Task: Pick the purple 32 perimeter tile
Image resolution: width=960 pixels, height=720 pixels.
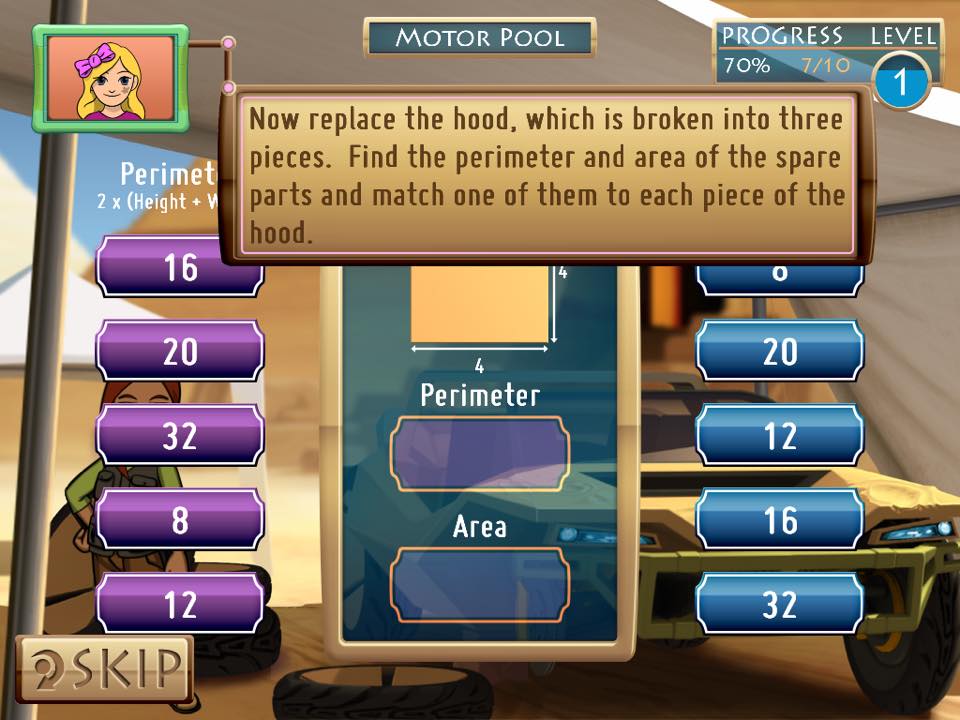Action: 180,436
